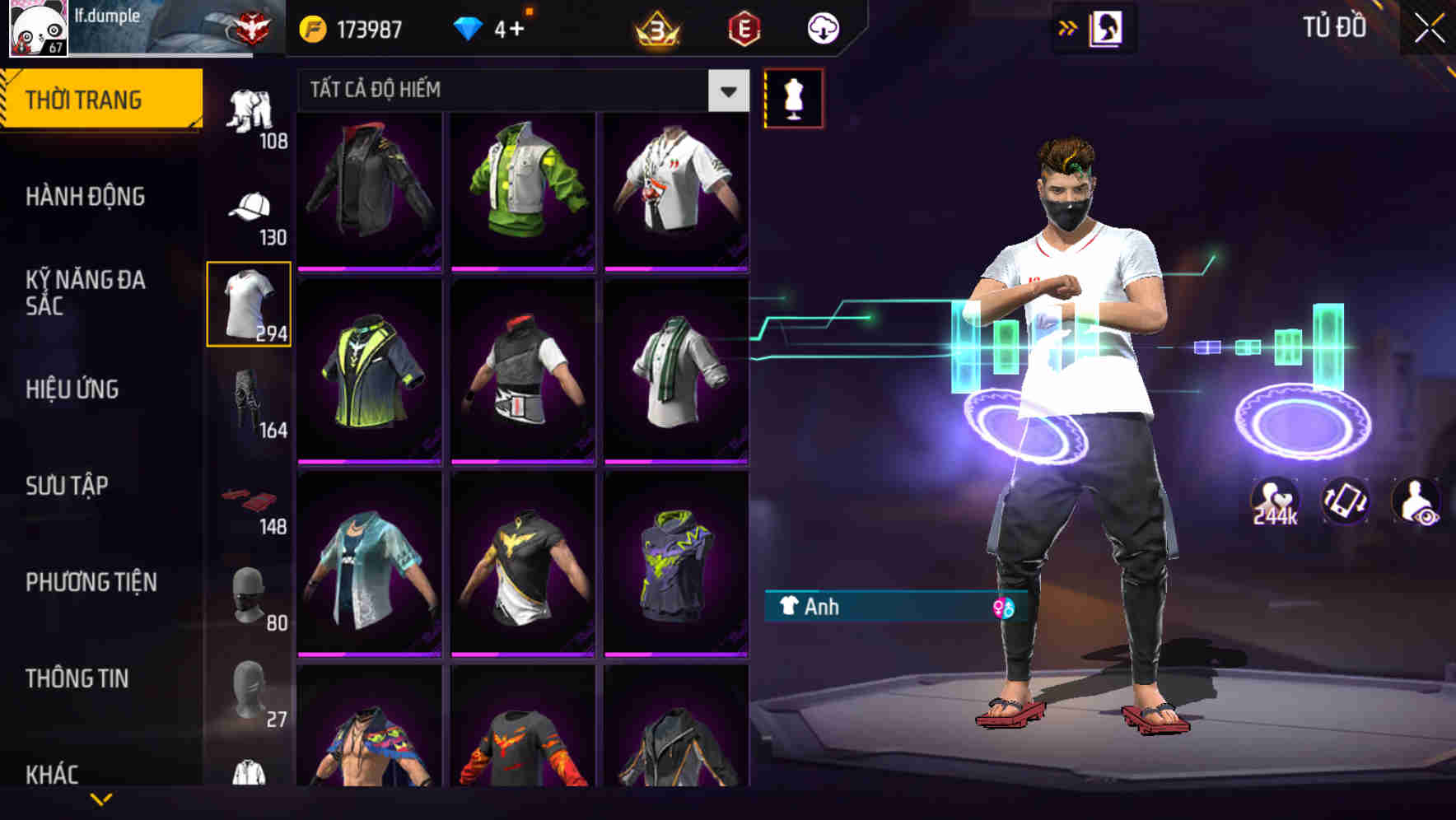Click the lf.dumple player avatar
The image size is (1456, 820).
pyautogui.click(x=37, y=29)
